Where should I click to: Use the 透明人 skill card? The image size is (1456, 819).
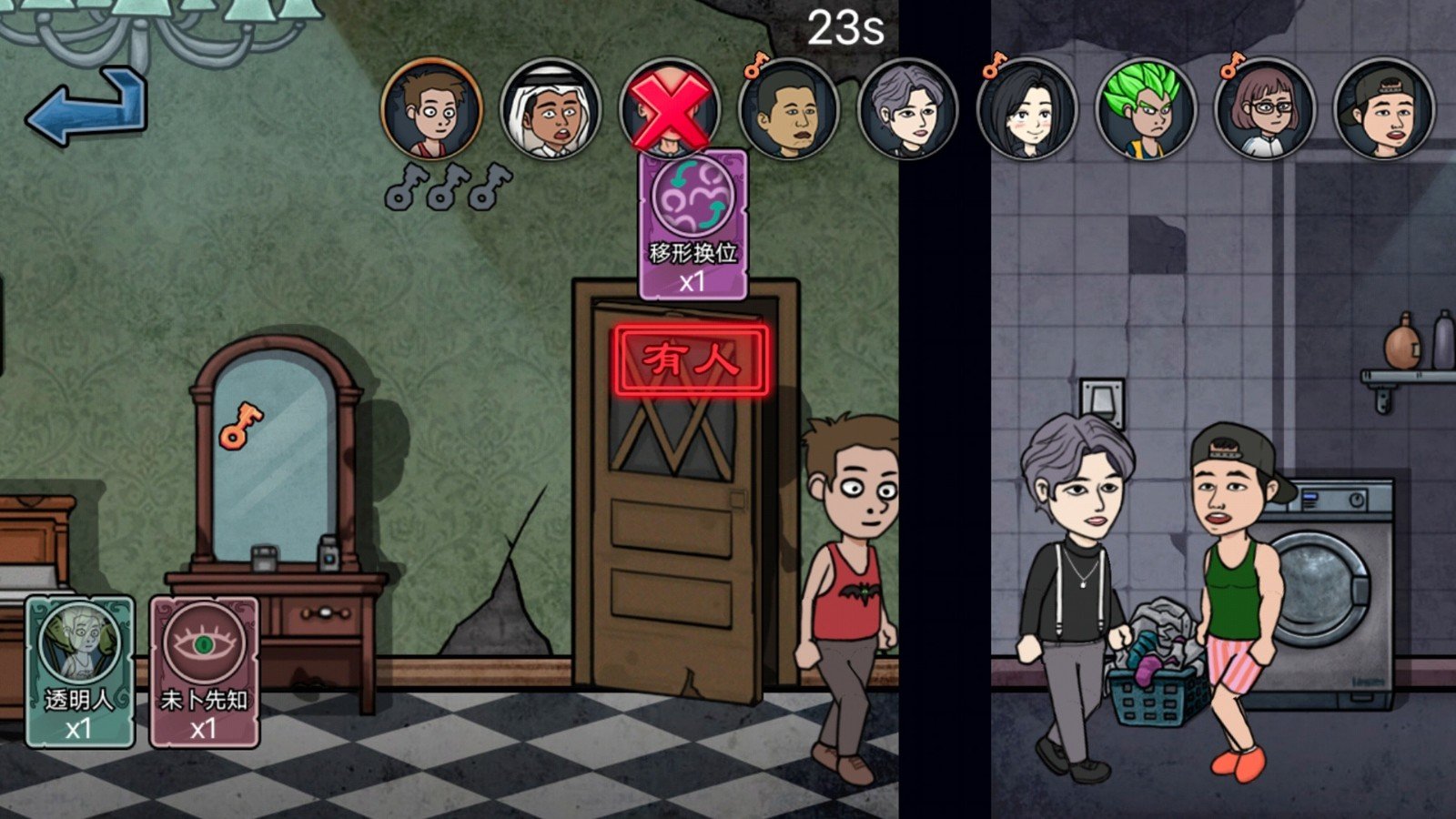tap(80, 671)
